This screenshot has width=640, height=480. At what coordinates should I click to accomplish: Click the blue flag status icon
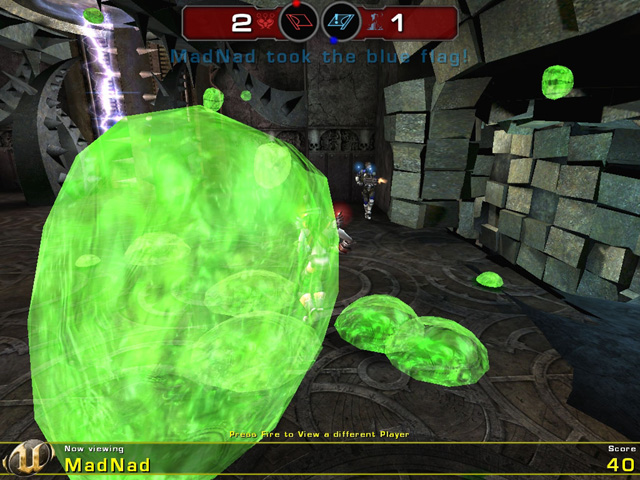[x=341, y=21]
